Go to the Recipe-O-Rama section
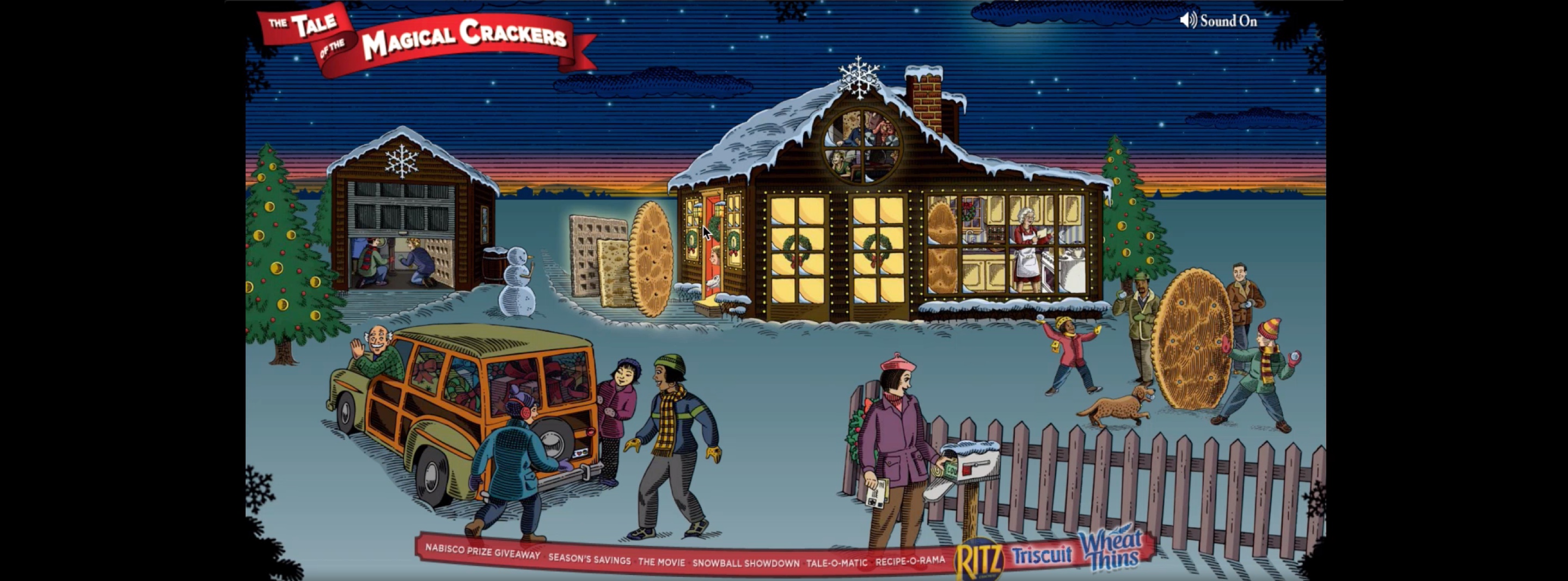Image resolution: width=1568 pixels, height=581 pixels. tap(910, 561)
